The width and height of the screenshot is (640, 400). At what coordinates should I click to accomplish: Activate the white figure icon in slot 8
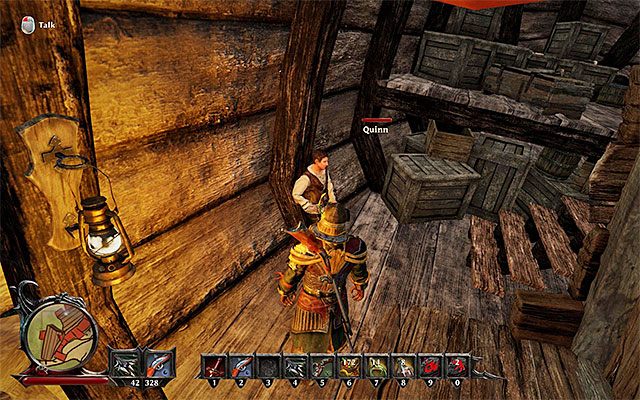(400, 366)
